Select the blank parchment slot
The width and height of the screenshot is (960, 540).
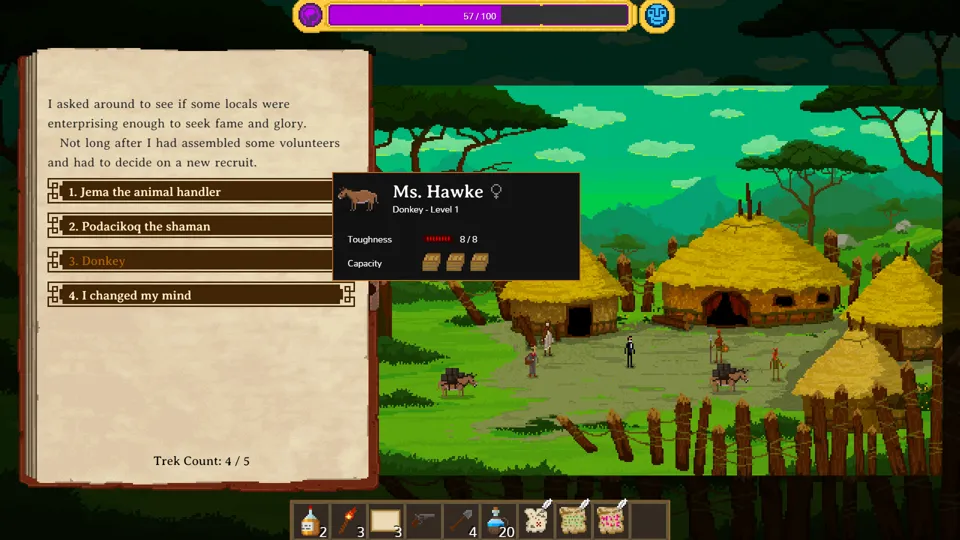coord(385,520)
